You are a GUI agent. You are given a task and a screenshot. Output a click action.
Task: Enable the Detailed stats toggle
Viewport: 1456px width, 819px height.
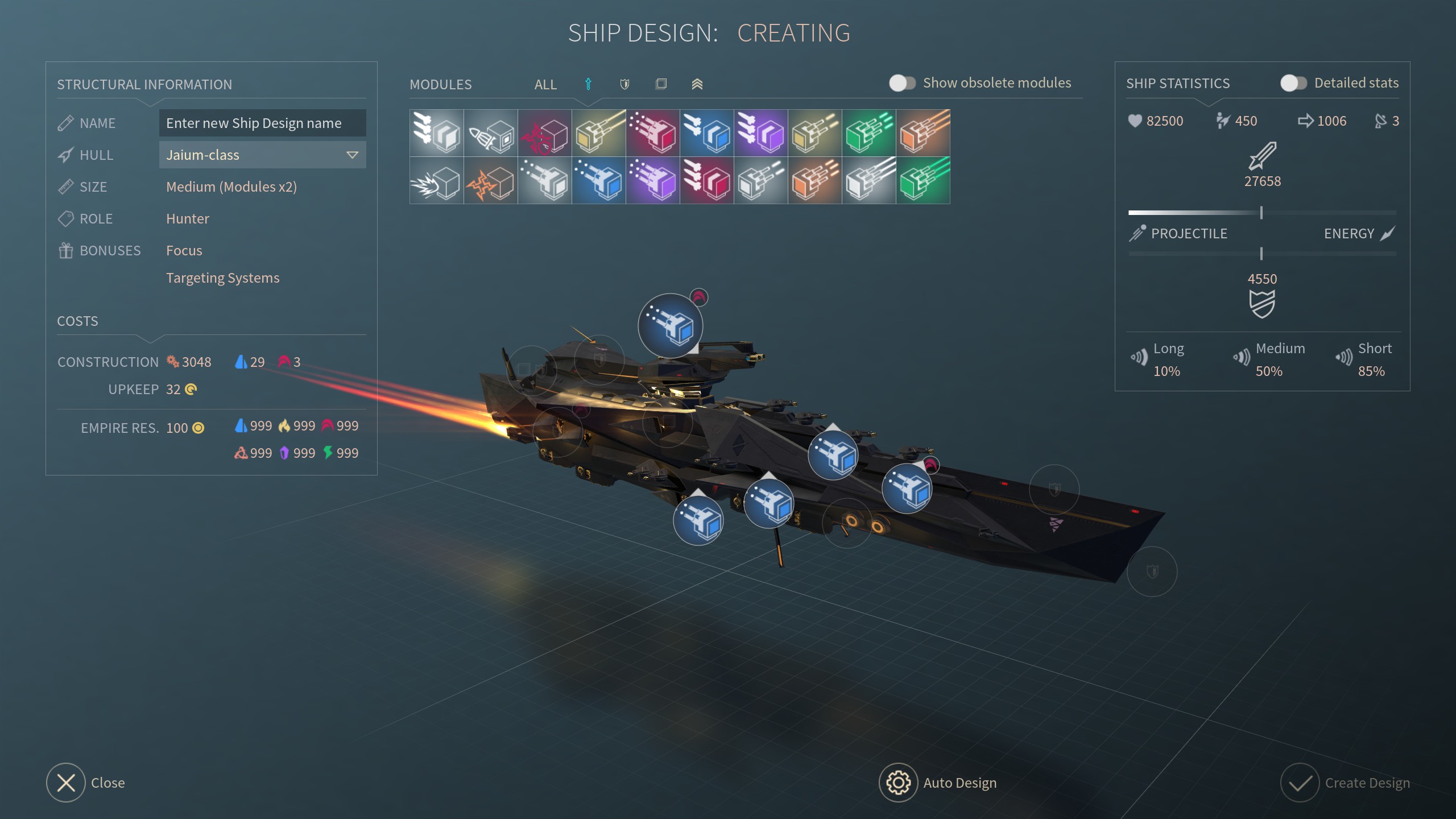[x=1293, y=83]
